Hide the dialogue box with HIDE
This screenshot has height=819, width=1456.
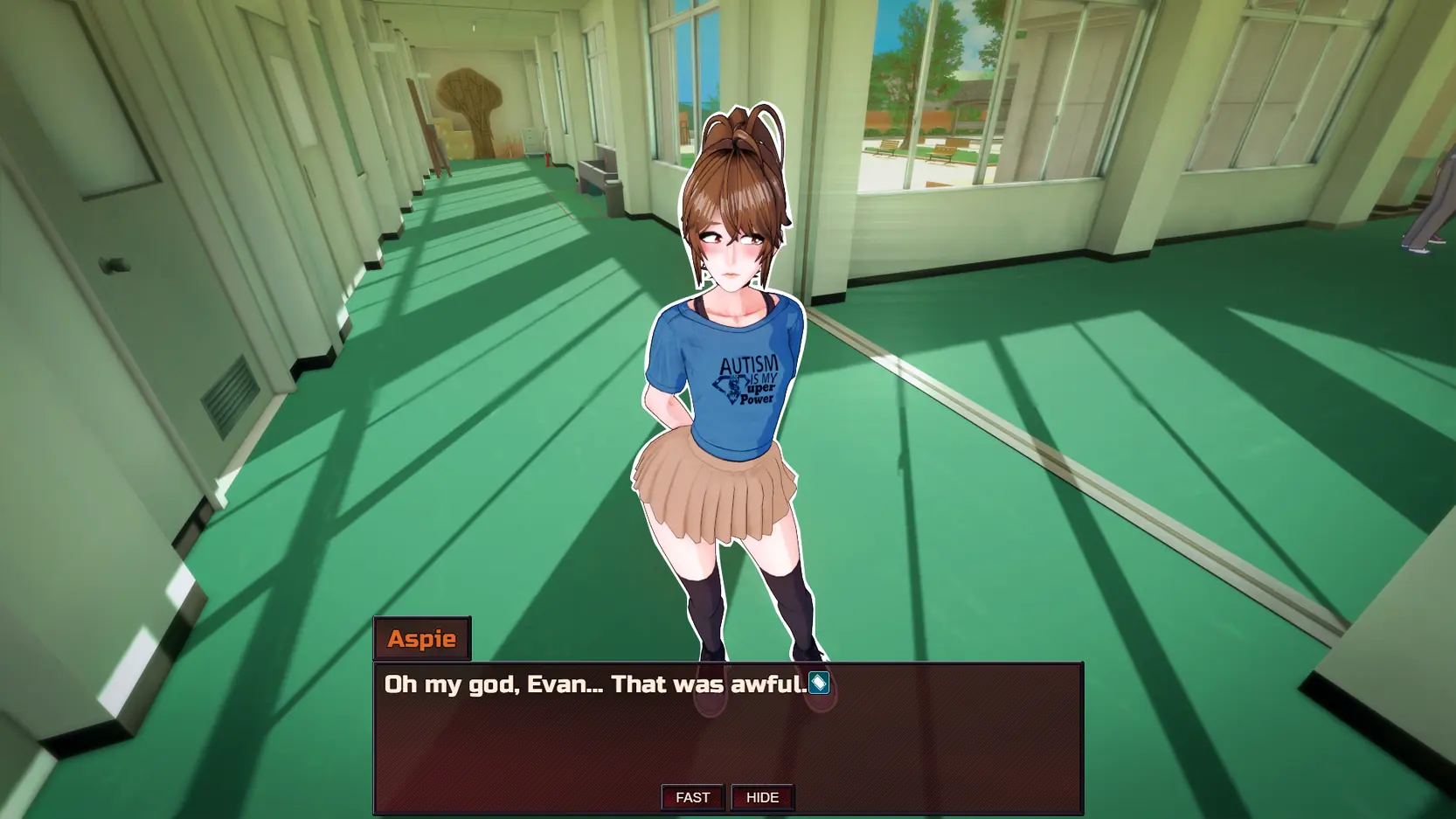pos(762,797)
